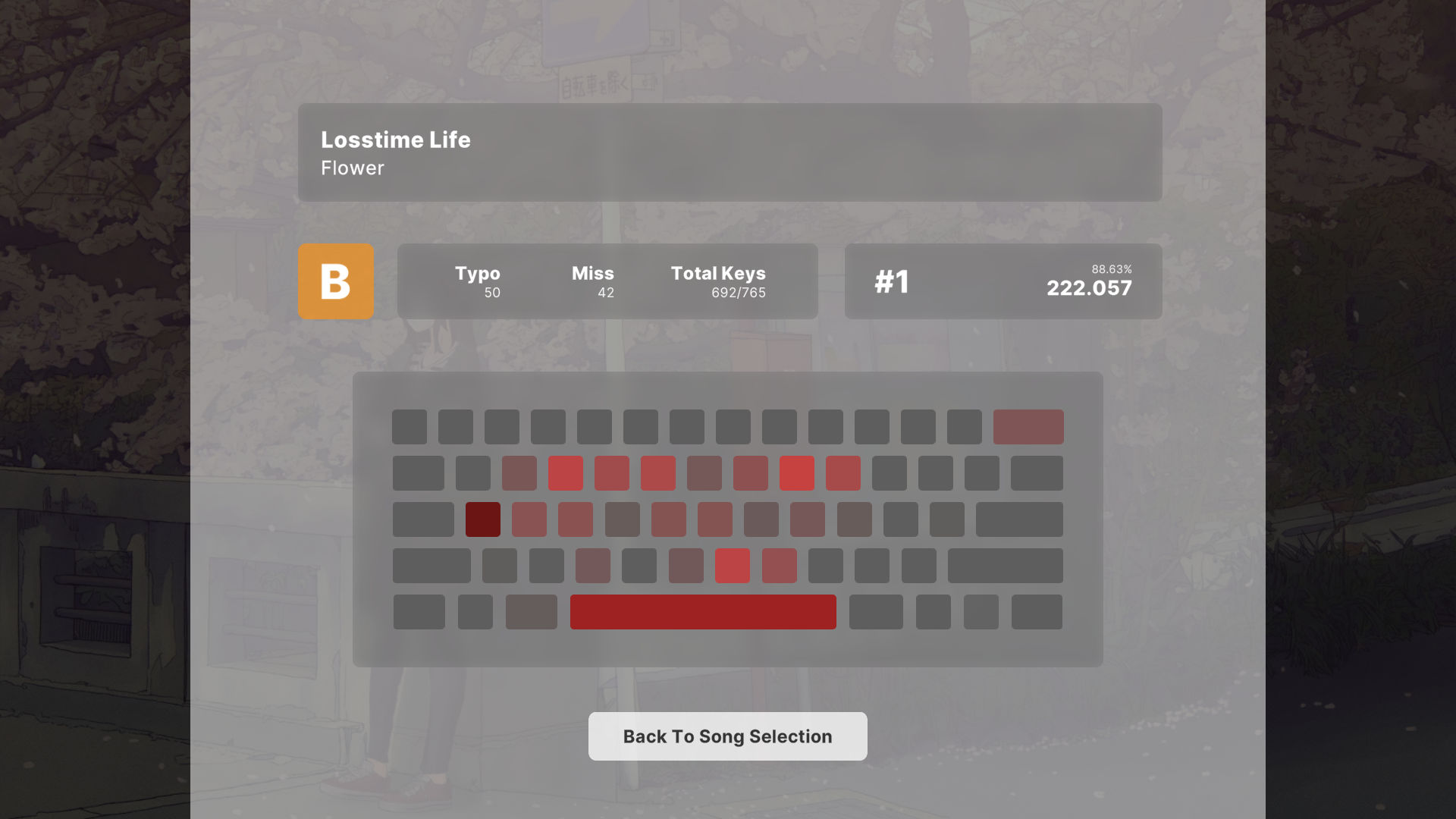Click the highlighted T key on the heatmap
Viewport: 1456px width, 819px height.
click(658, 472)
